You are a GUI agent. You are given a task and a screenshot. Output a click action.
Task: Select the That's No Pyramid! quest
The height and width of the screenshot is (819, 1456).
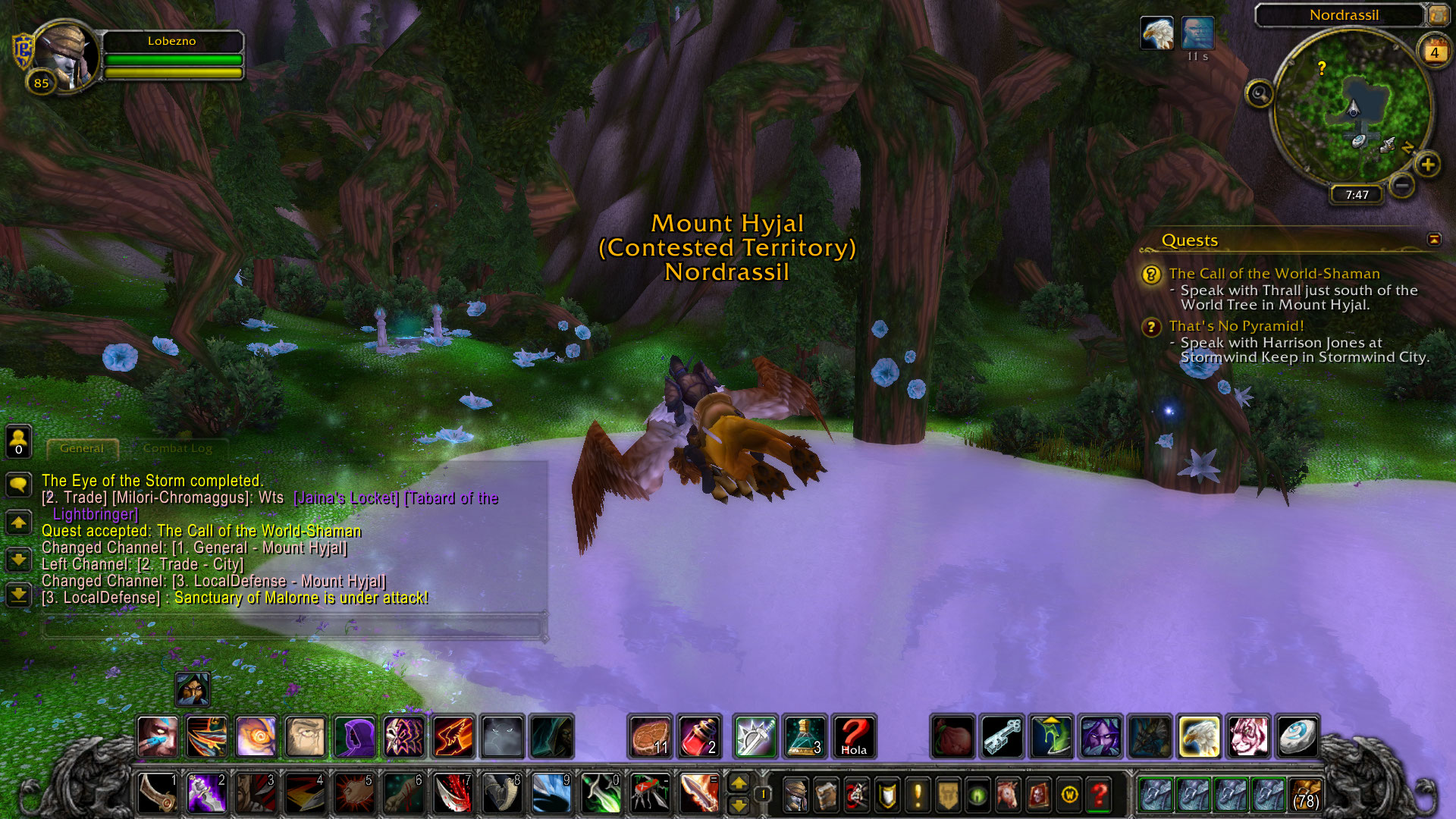[x=1236, y=326]
